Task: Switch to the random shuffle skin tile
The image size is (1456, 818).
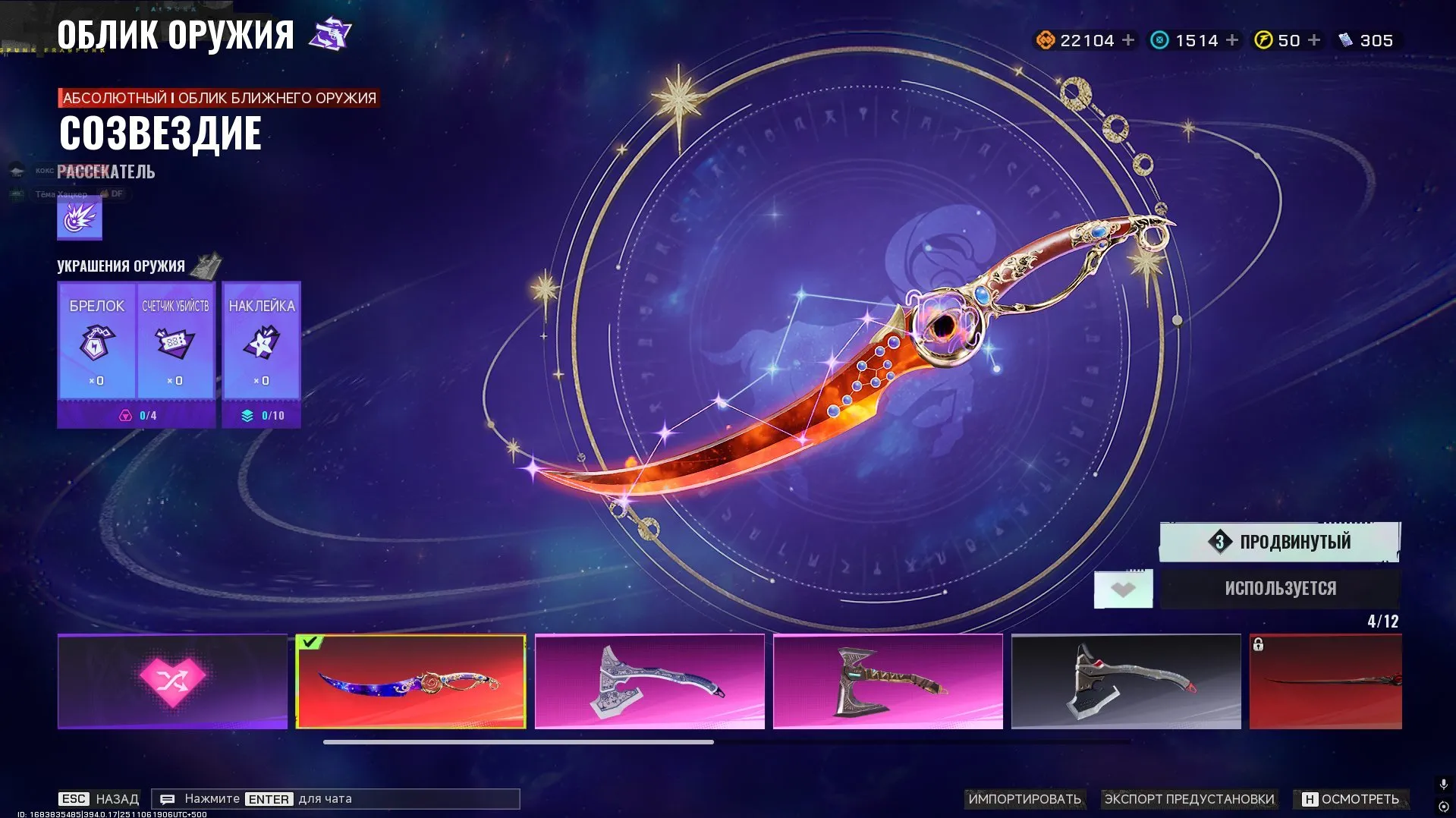Action: pyautogui.click(x=171, y=681)
